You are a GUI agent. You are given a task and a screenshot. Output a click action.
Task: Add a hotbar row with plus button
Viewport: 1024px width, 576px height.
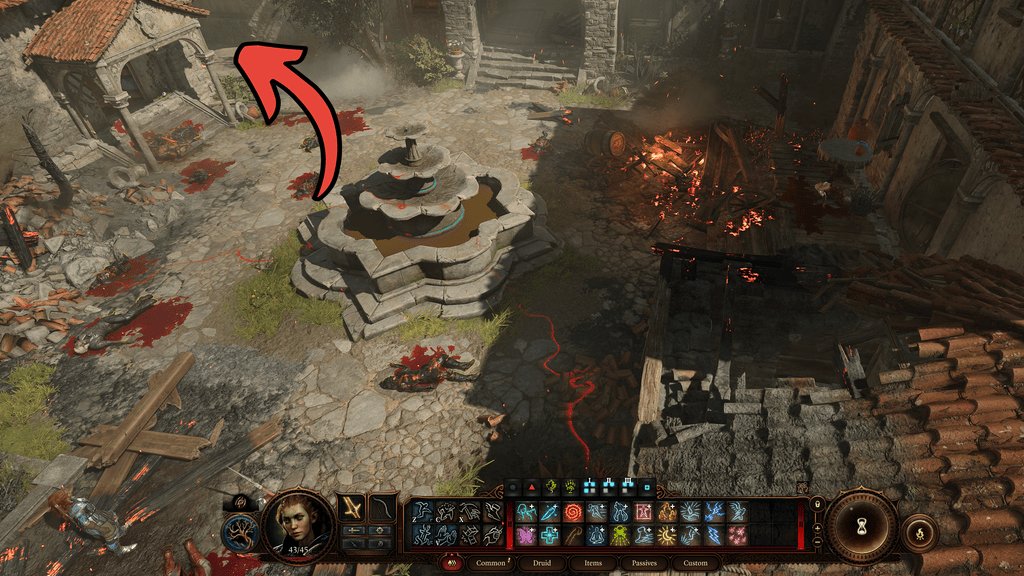(817, 526)
